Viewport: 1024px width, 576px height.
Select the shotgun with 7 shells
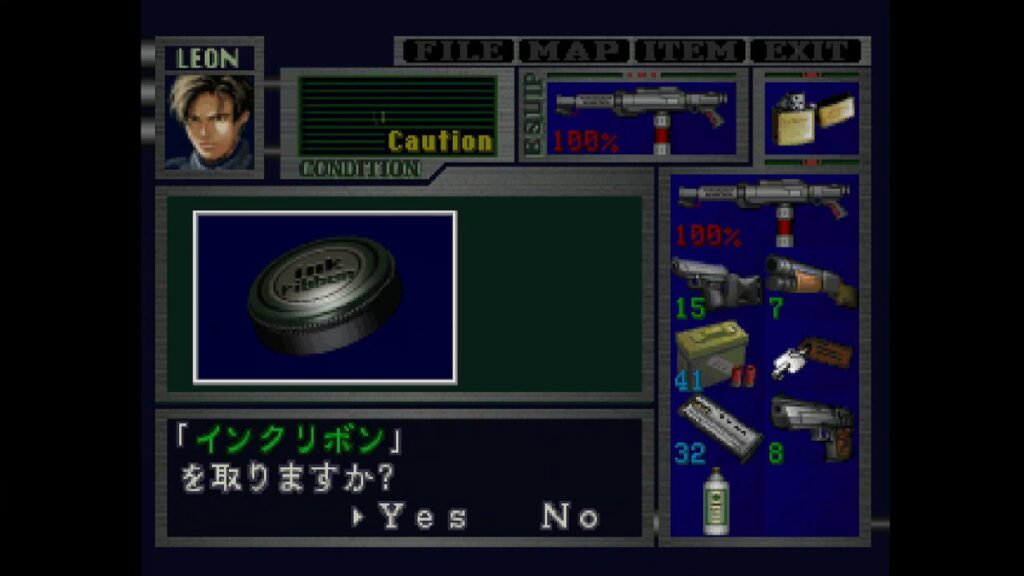coord(810,283)
